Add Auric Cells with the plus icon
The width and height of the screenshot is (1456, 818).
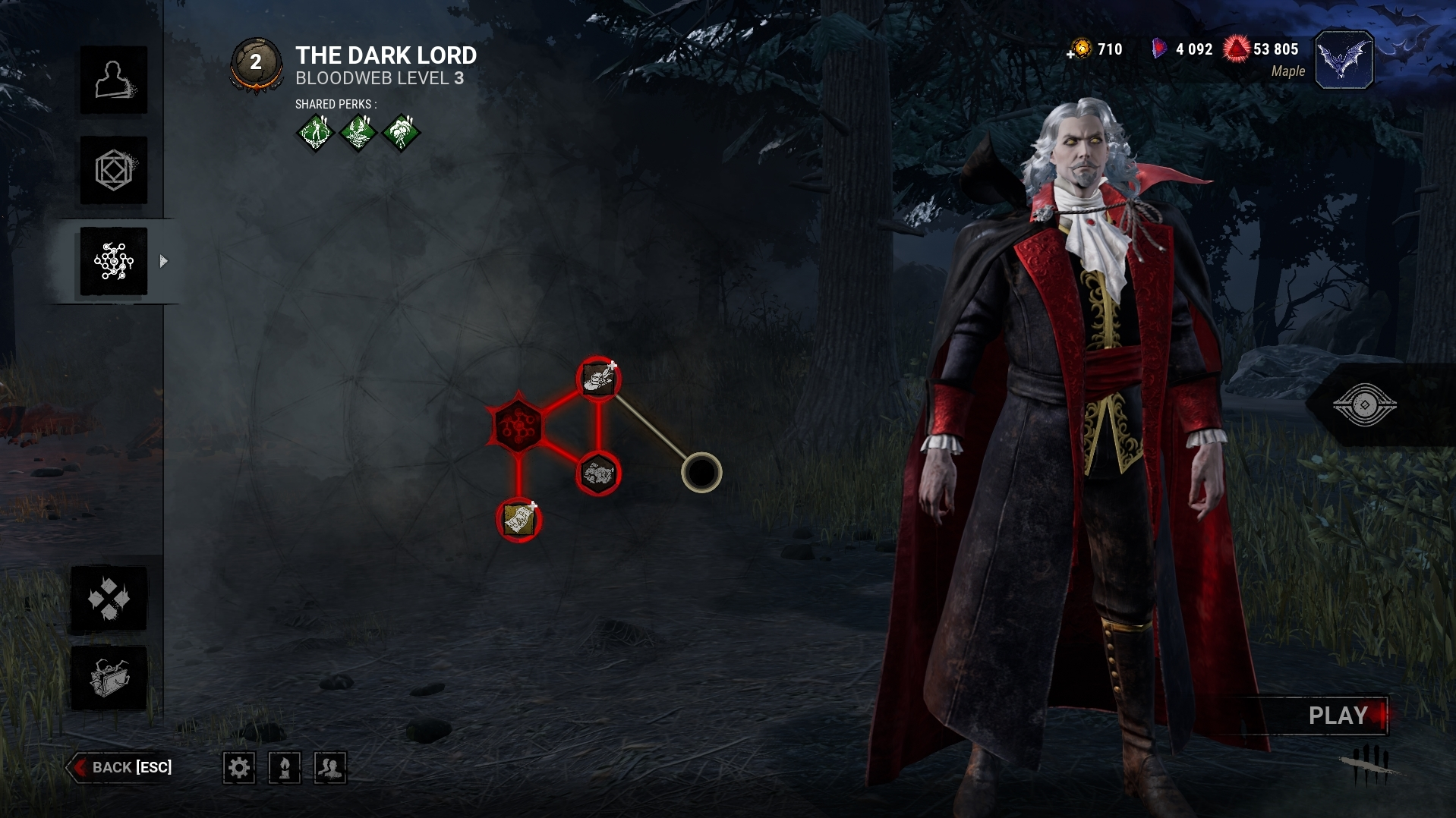click(1071, 54)
